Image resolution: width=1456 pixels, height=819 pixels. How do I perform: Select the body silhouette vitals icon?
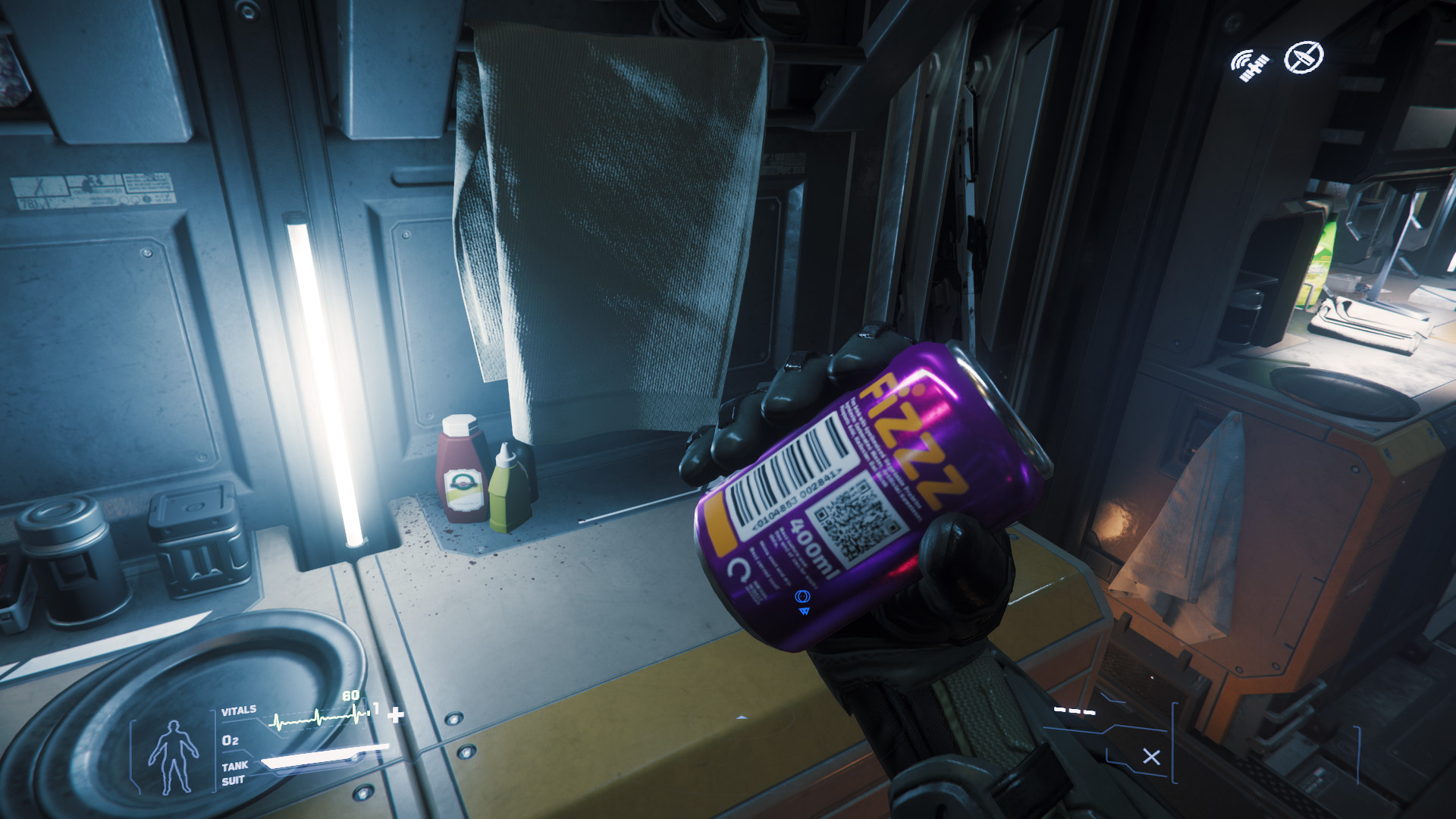[173, 756]
